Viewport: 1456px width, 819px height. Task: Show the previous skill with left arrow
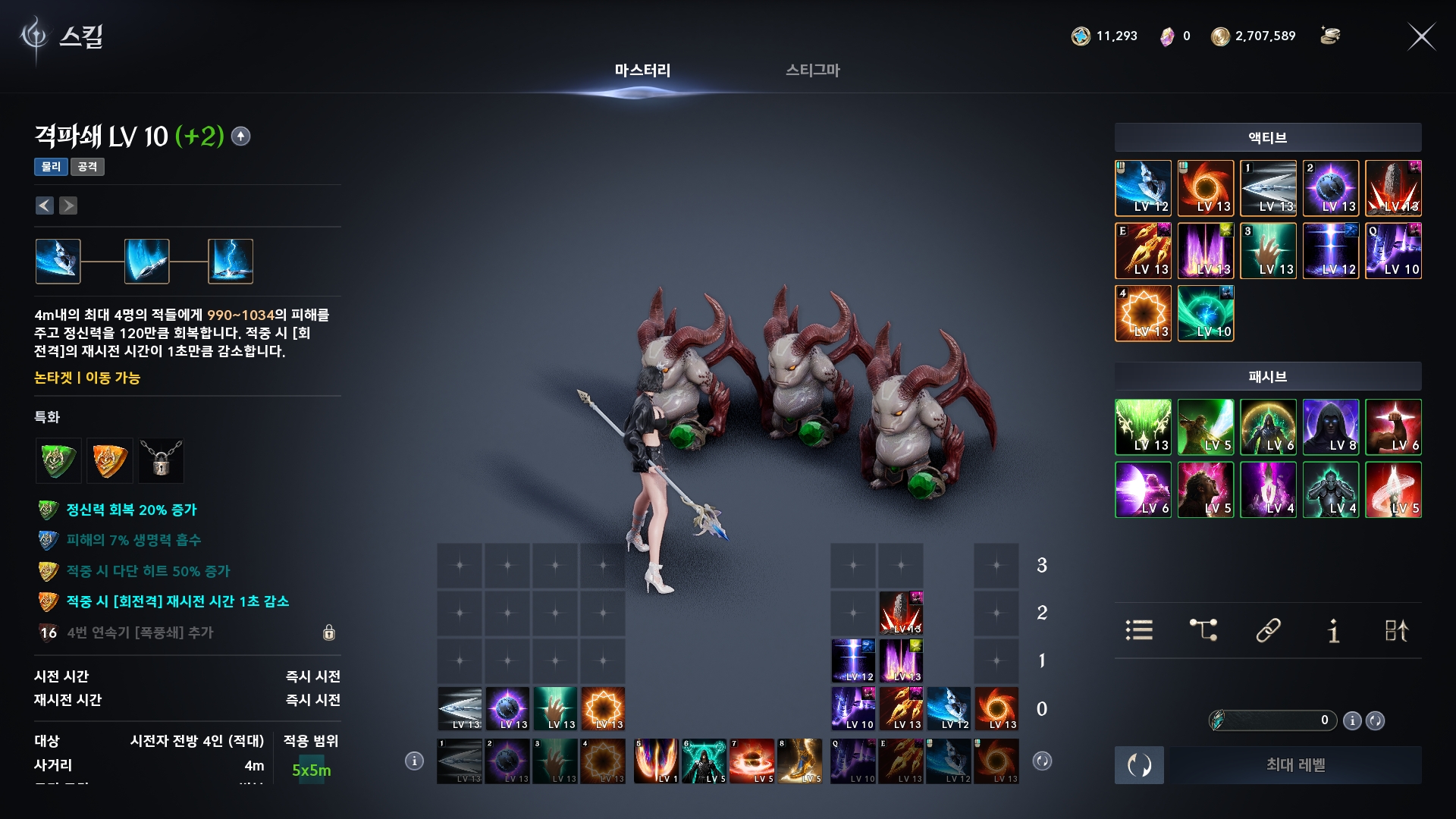pos(45,206)
